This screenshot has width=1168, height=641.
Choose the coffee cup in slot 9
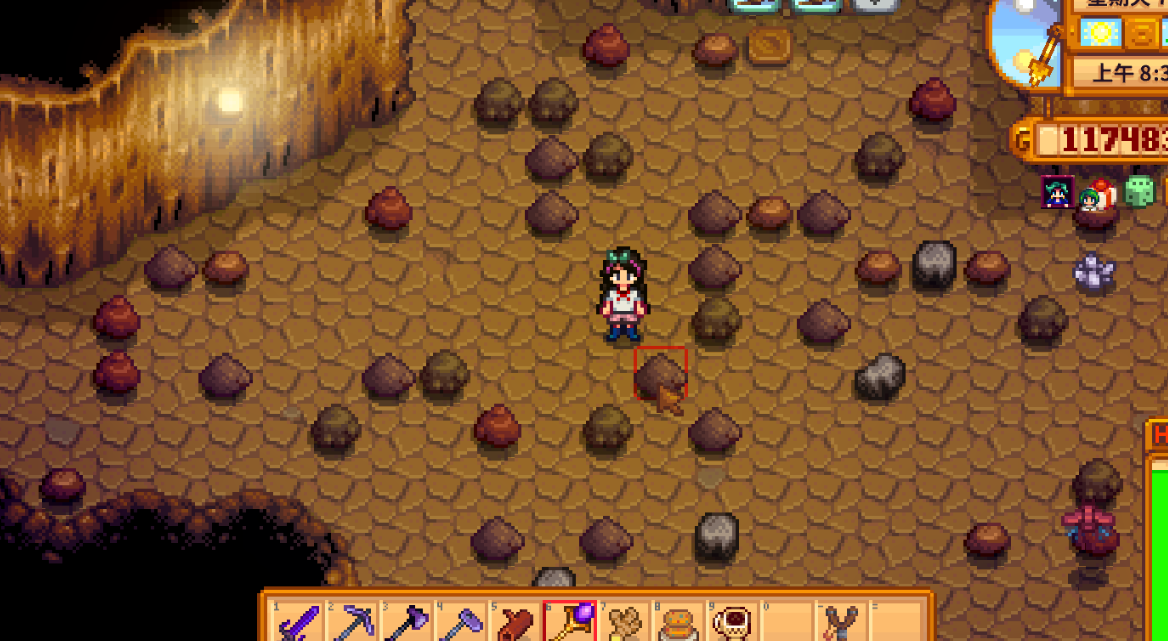[x=732, y=624]
